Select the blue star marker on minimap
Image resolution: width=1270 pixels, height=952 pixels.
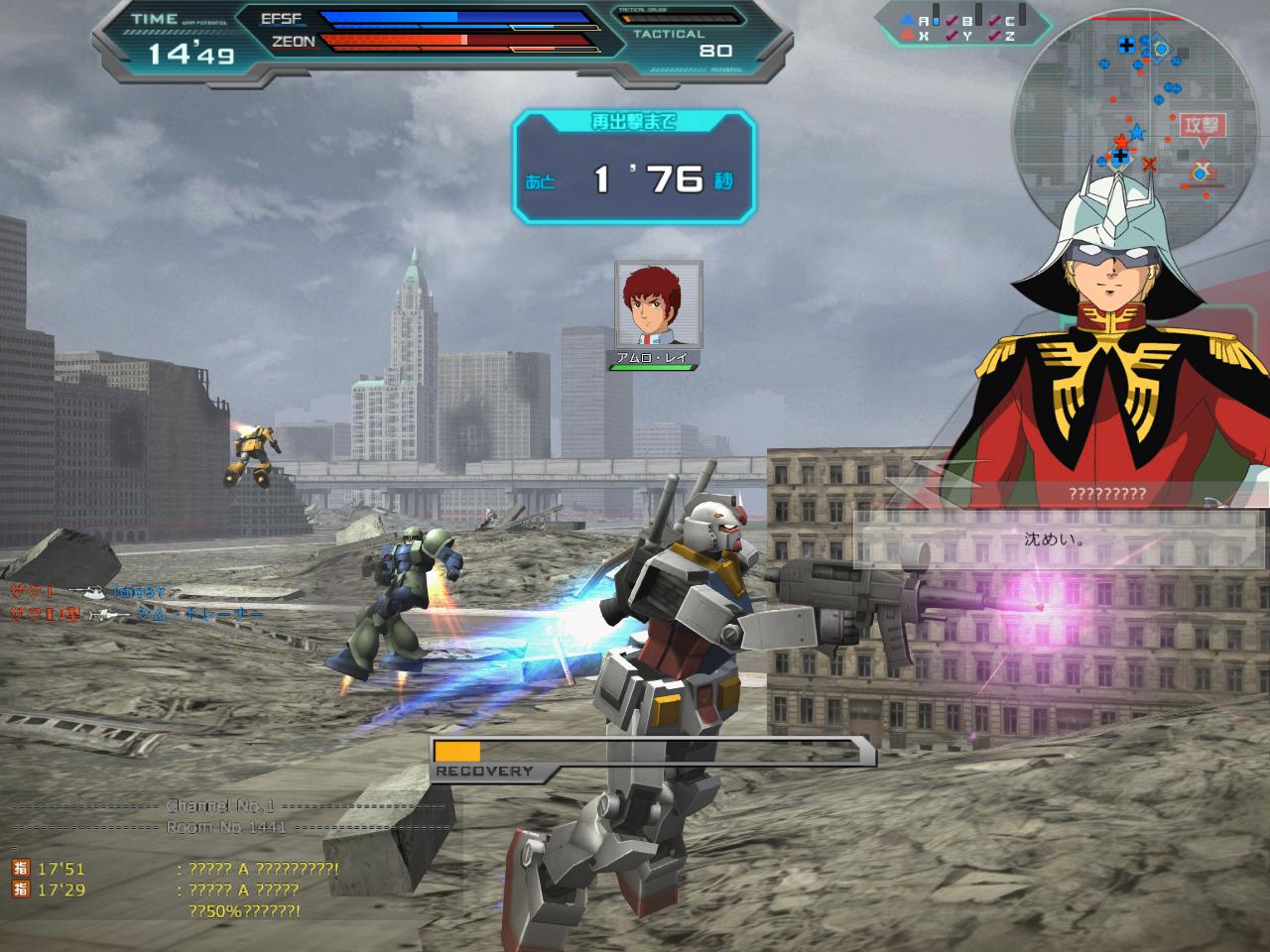1137,132
